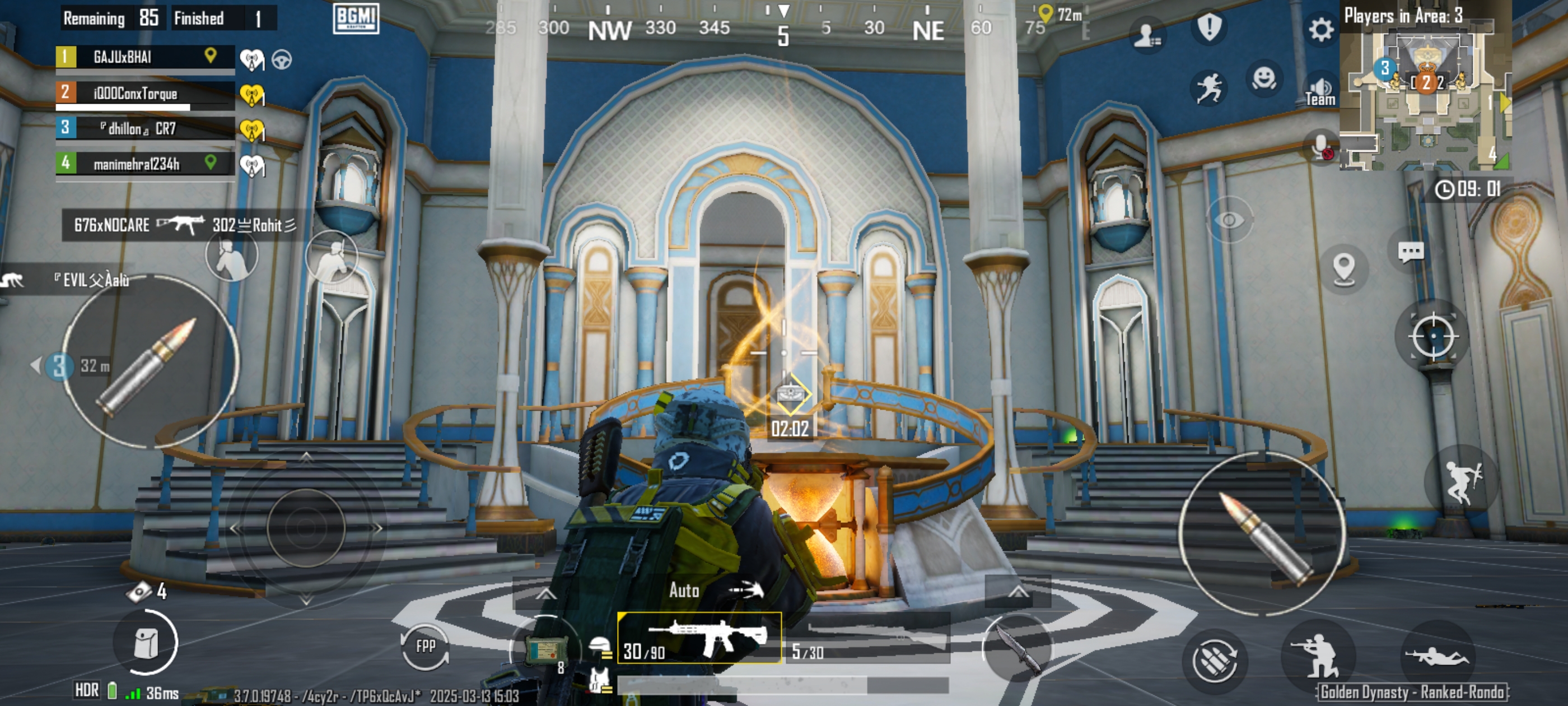The image size is (1568, 706).
Task: Open the minimap
Action: [1426, 91]
